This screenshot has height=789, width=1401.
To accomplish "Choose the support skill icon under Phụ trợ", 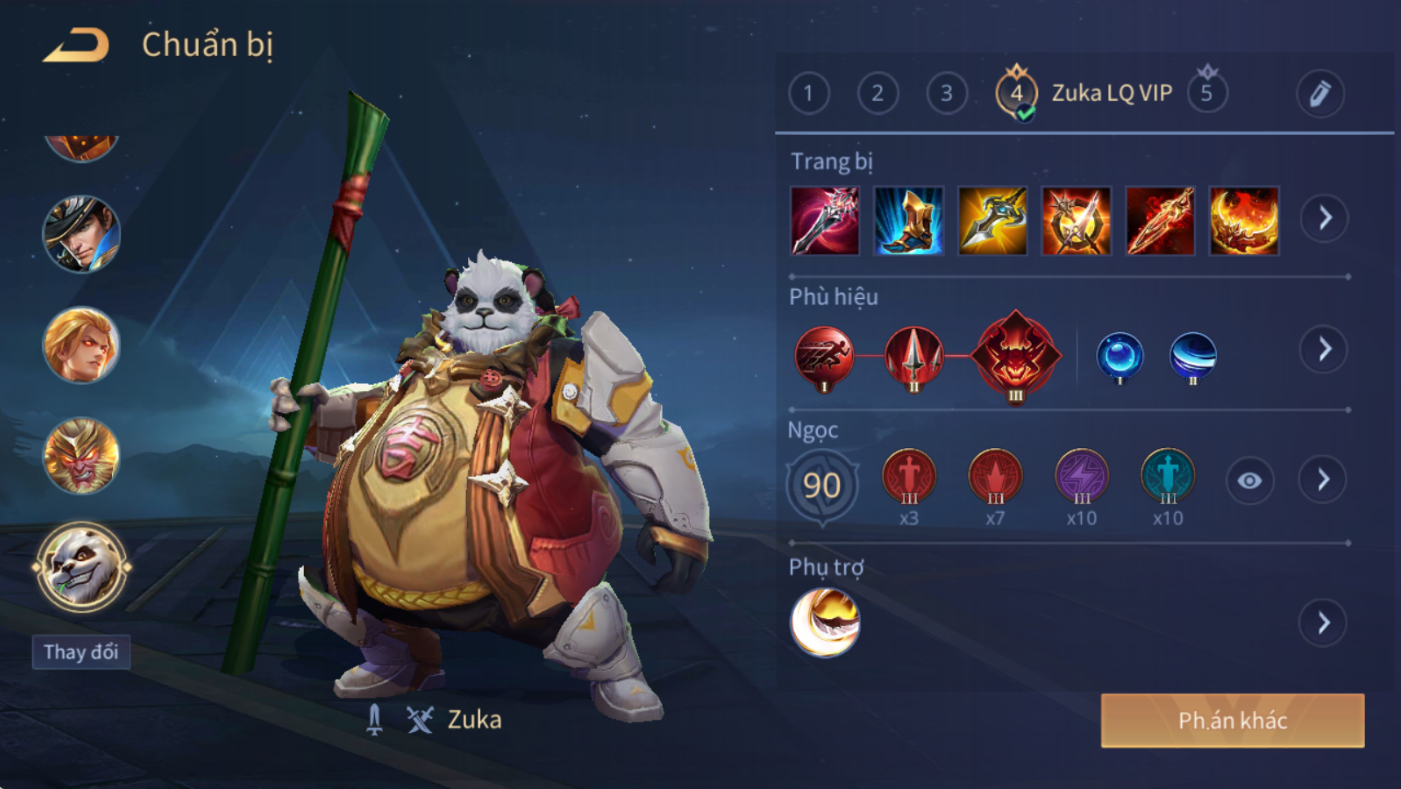I will click(825, 622).
